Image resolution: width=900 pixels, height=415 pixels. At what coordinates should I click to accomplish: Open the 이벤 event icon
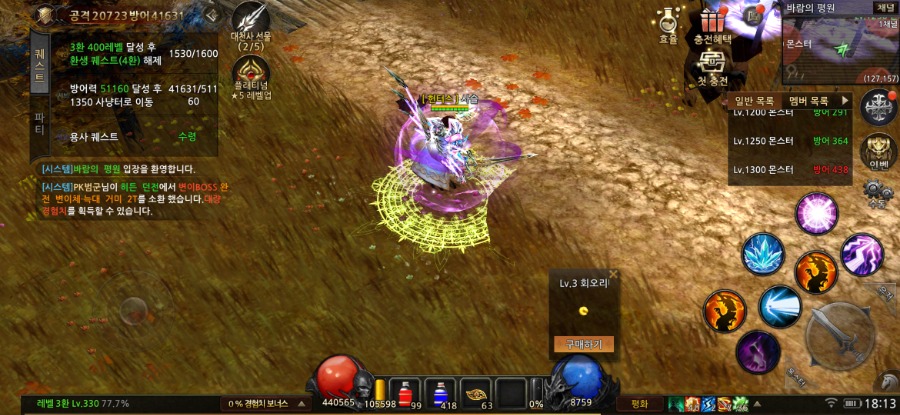(878, 150)
